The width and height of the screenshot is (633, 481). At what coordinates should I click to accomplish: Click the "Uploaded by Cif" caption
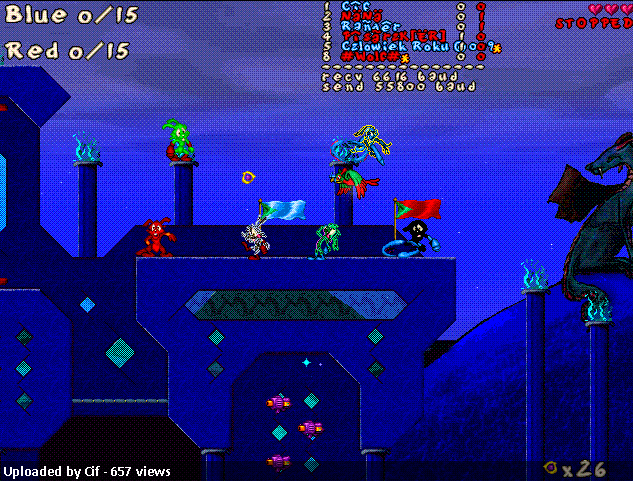pyautogui.click(x=87, y=471)
